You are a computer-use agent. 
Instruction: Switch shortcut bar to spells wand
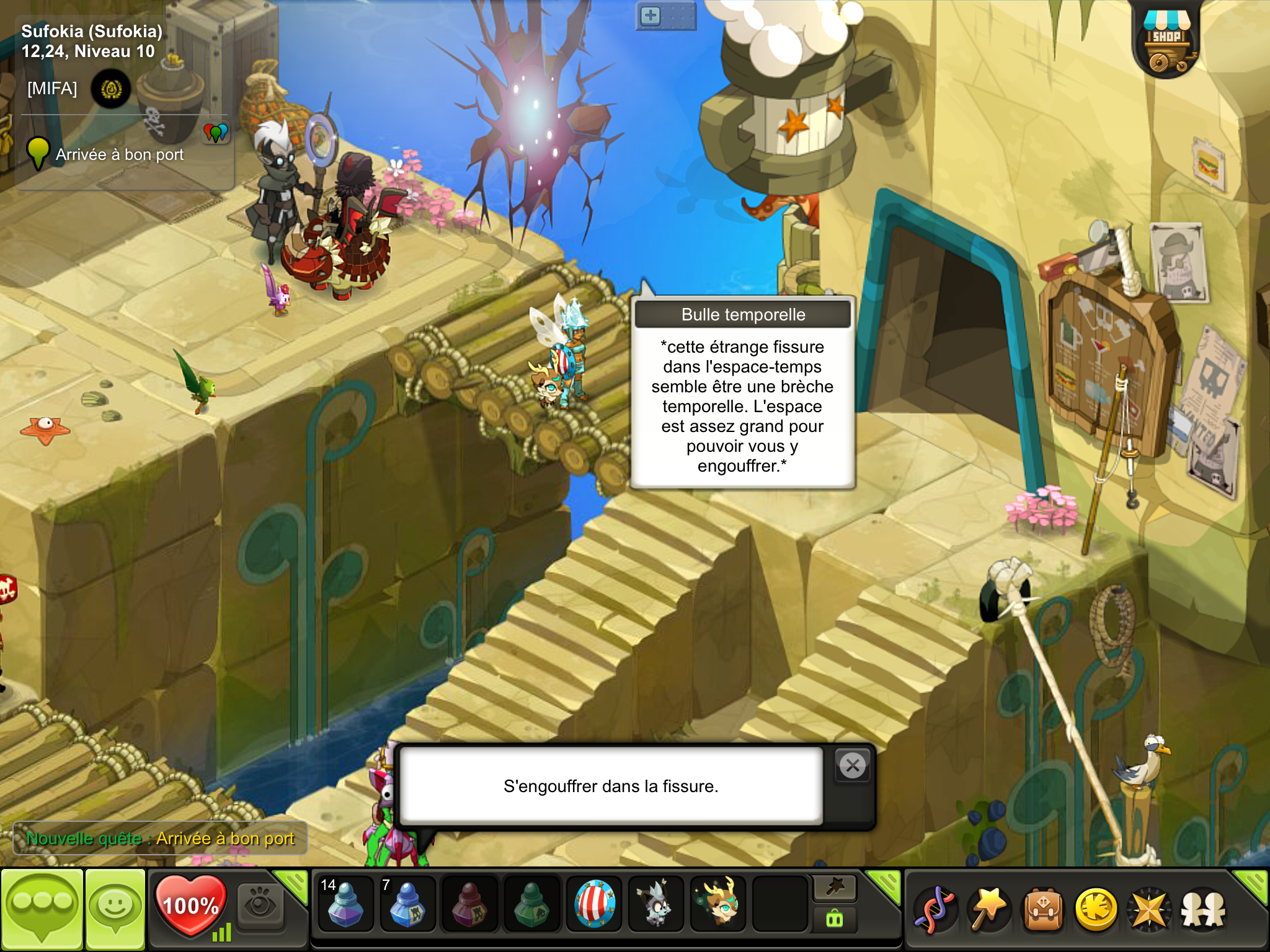click(x=835, y=888)
